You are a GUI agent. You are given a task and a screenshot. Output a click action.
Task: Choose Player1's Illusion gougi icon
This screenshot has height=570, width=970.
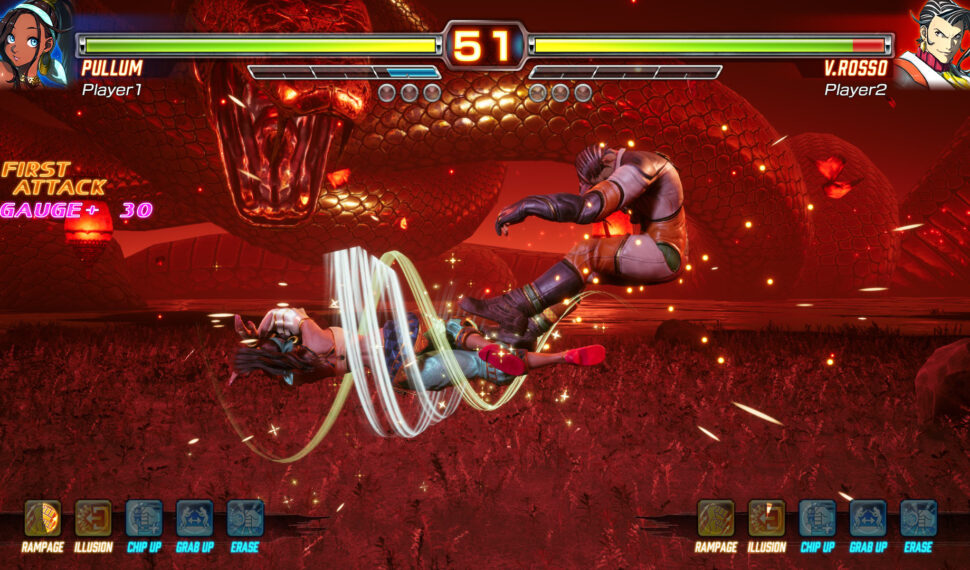93,518
